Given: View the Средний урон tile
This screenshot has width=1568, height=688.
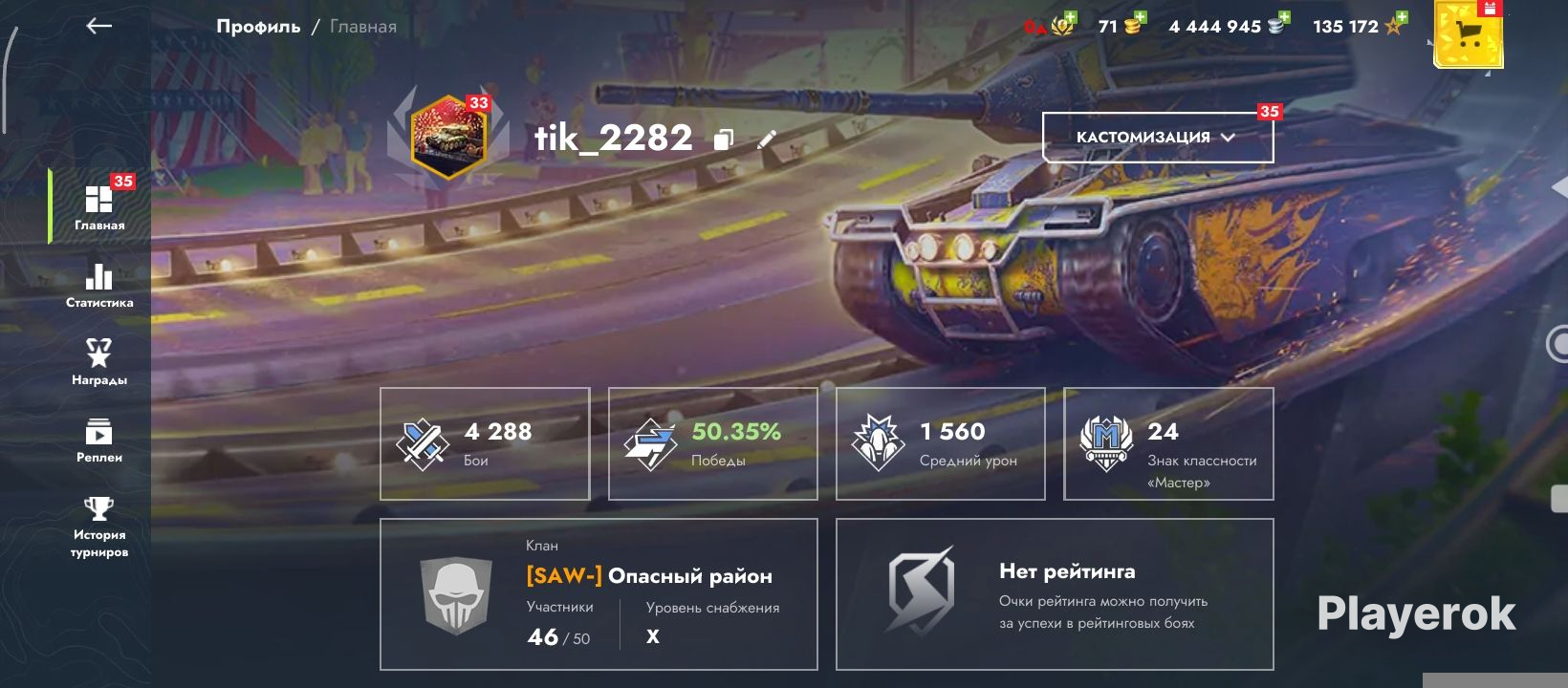Looking at the screenshot, I should (x=941, y=443).
